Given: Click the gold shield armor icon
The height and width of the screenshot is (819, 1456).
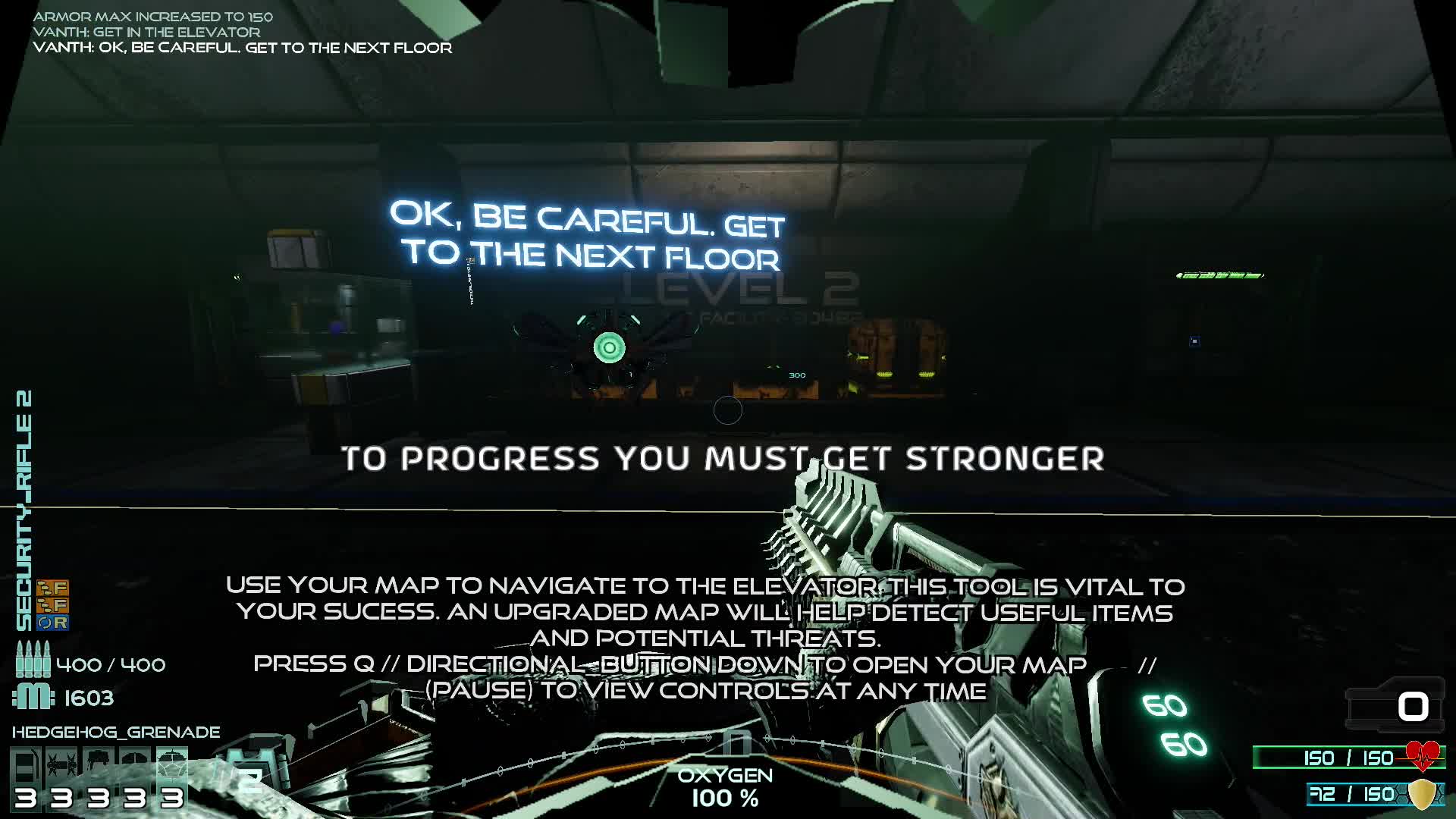Looking at the screenshot, I should pos(1424,795).
